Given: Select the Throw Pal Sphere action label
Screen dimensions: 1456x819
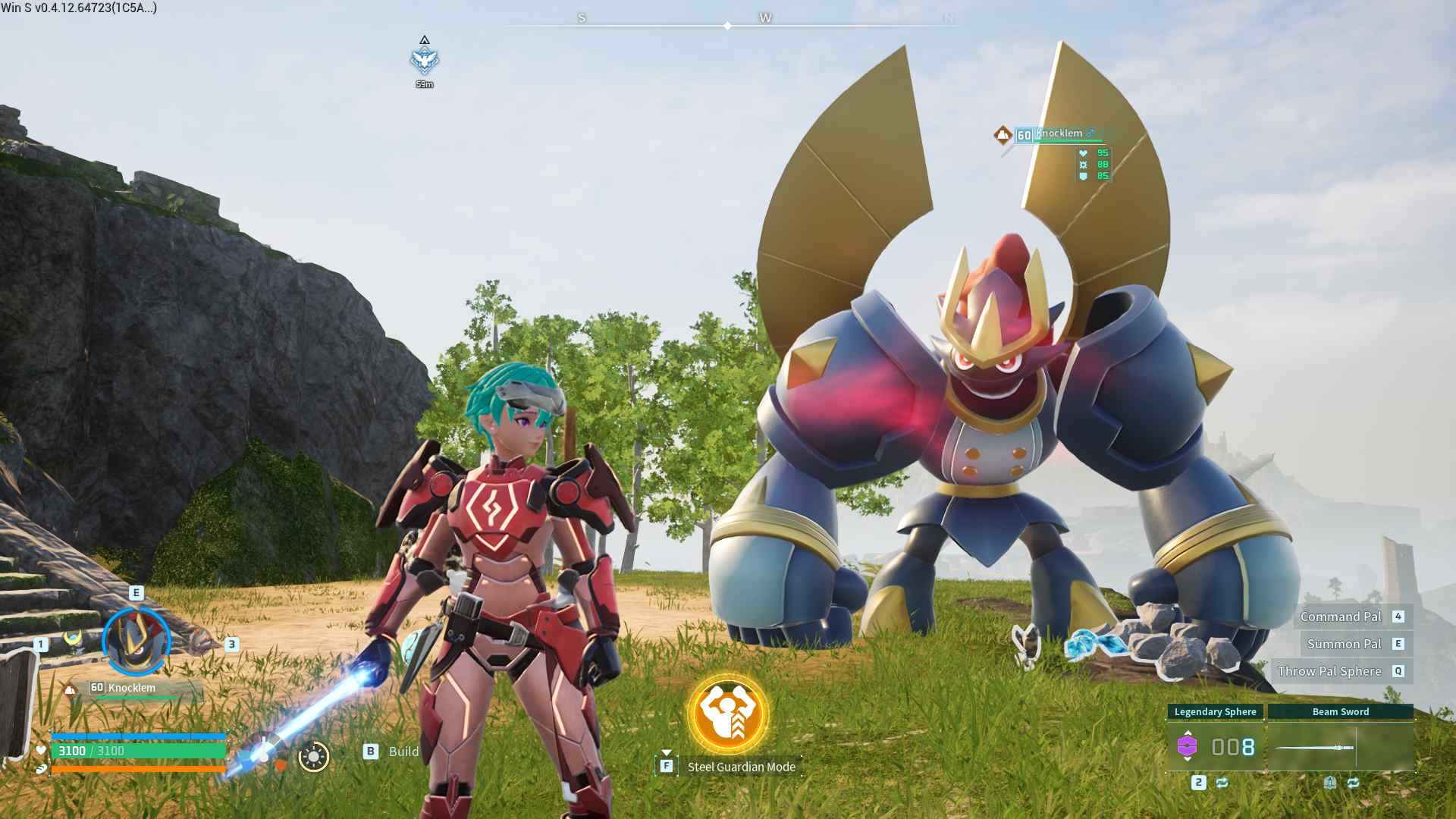Looking at the screenshot, I should [1329, 671].
